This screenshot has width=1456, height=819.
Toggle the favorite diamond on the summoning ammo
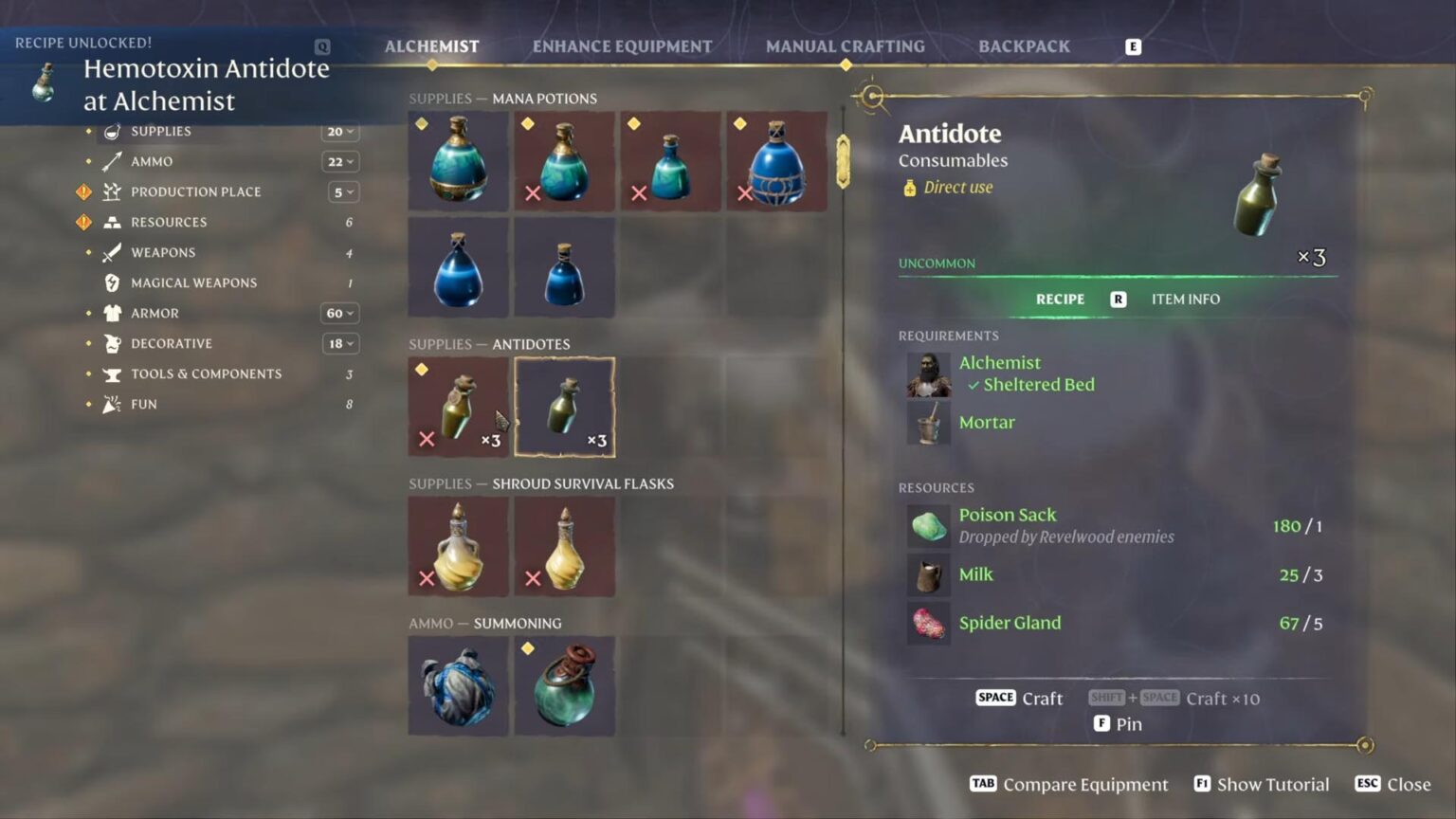point(528,647)
